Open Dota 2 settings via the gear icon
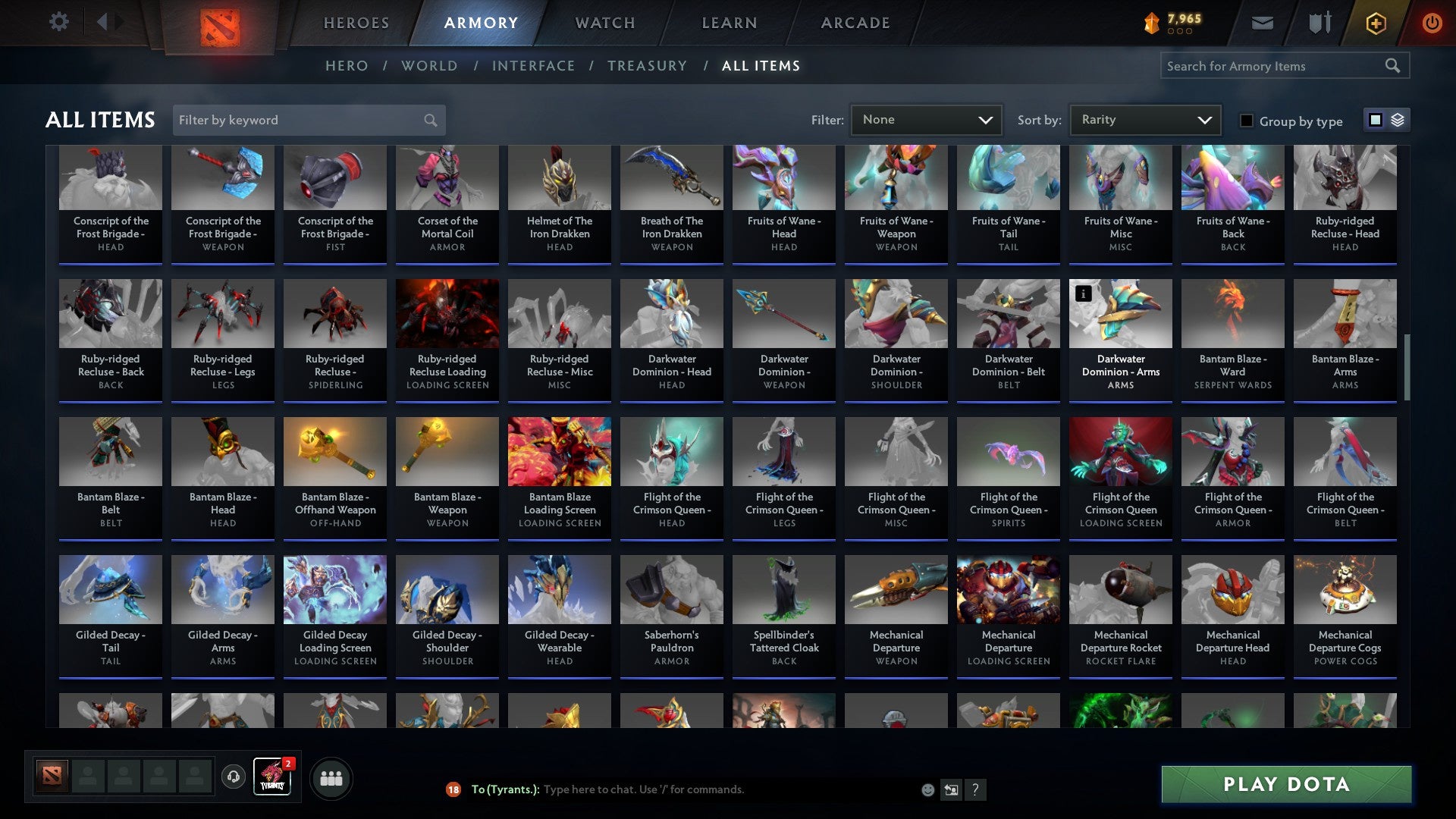Screen dimensions: 1456x819 (58, 21)
